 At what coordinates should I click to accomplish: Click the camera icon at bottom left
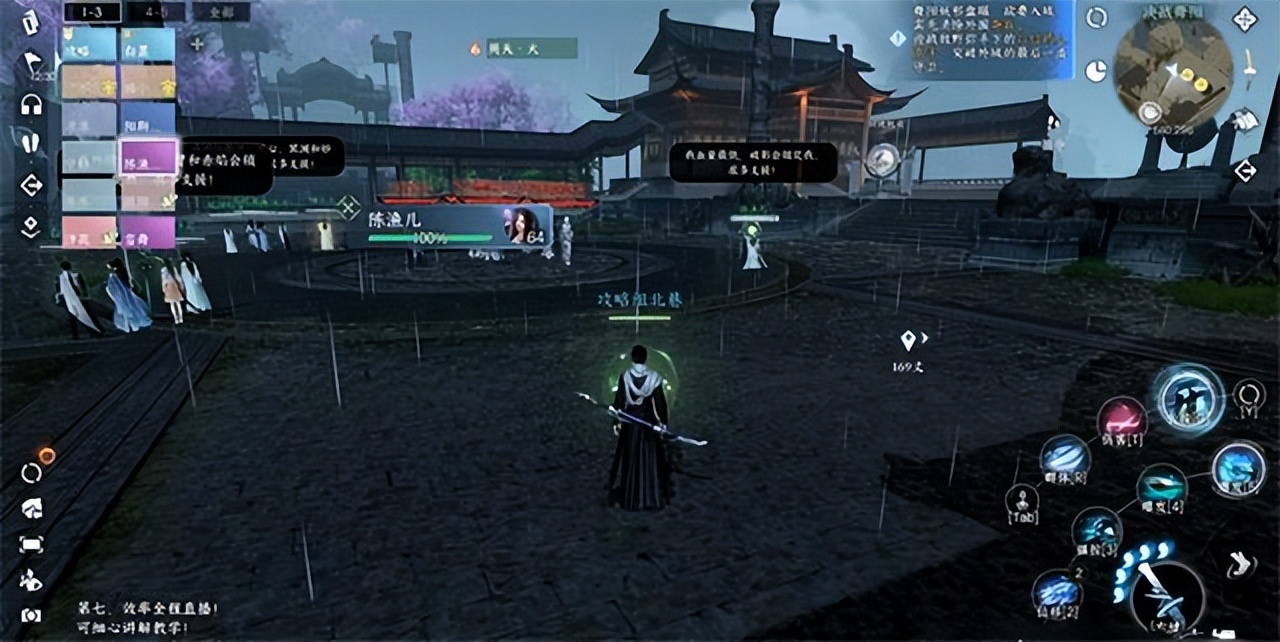coord(31,615)
